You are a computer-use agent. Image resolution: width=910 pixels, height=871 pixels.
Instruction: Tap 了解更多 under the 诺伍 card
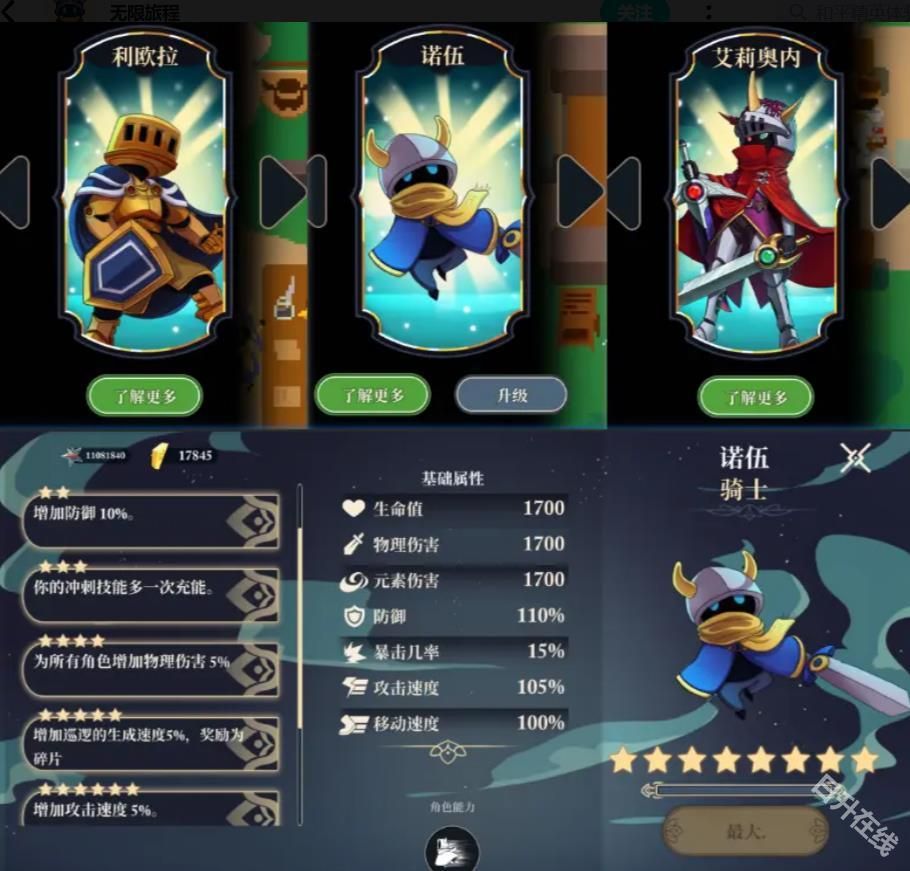[x=373, y=395]
